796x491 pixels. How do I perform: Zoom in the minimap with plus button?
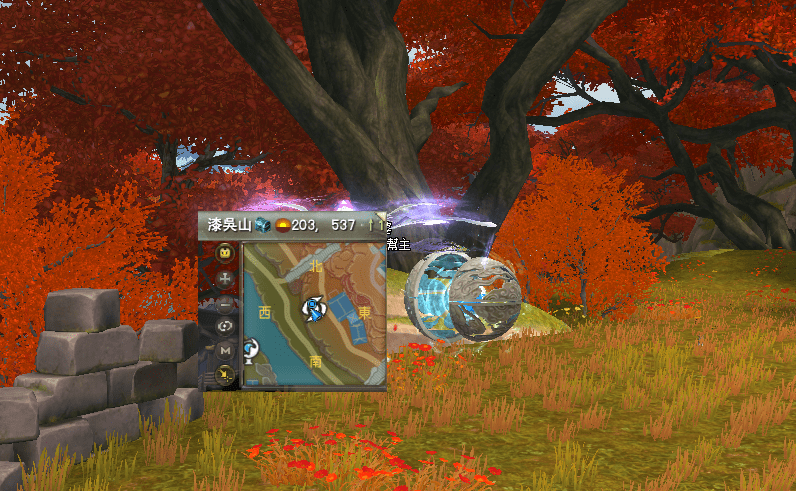tap(226, 277)
